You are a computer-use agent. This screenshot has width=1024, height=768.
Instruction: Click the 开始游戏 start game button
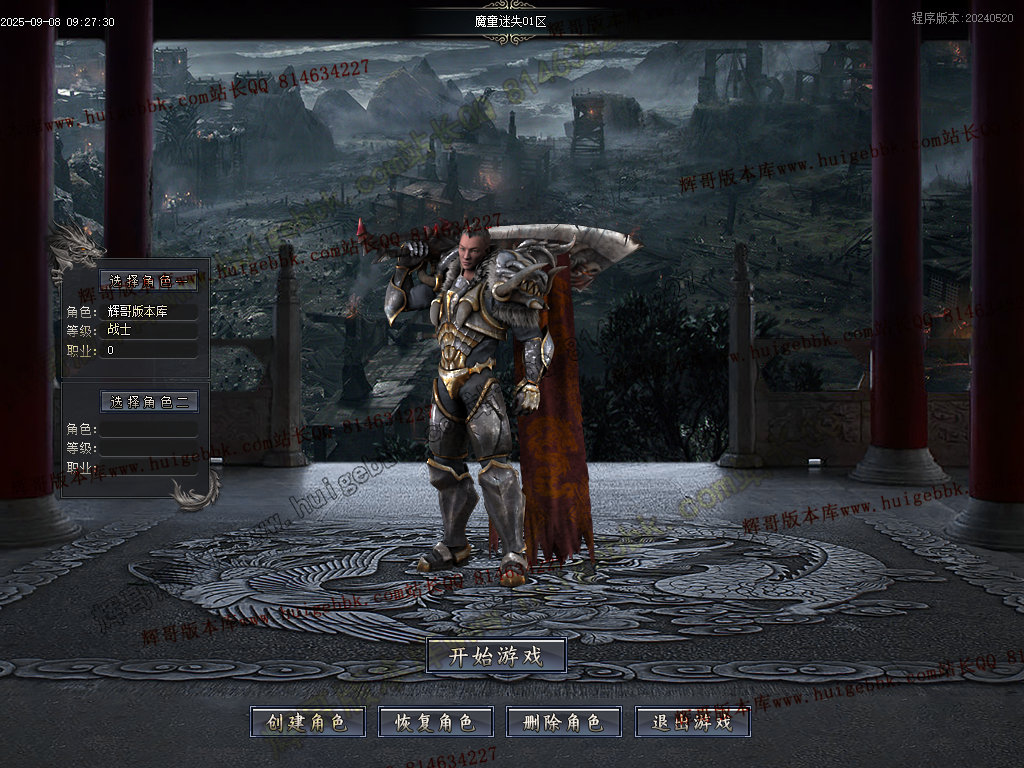(496, 656)
